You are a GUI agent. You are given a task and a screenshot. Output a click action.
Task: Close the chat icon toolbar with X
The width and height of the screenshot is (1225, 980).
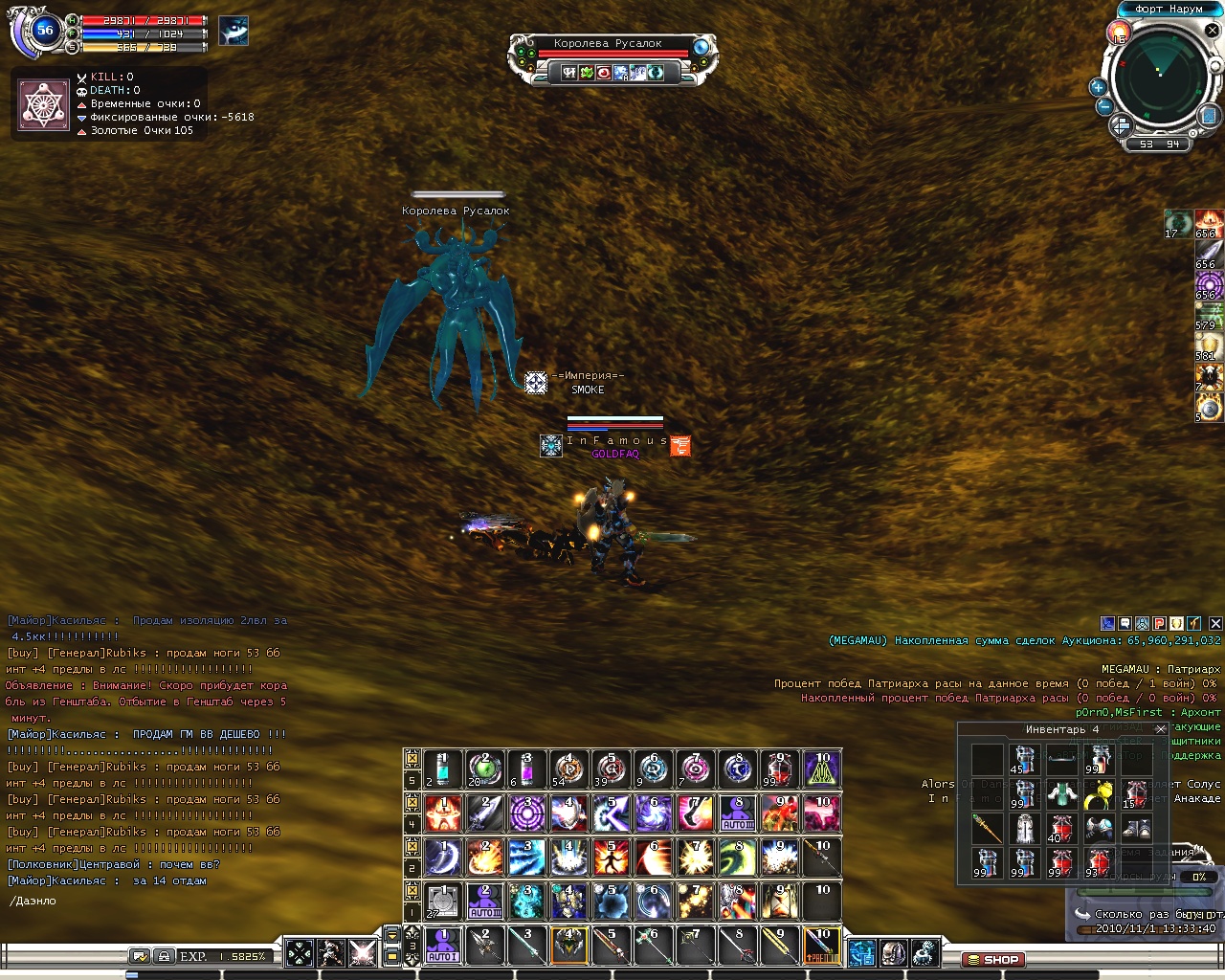click(1215, 623)
